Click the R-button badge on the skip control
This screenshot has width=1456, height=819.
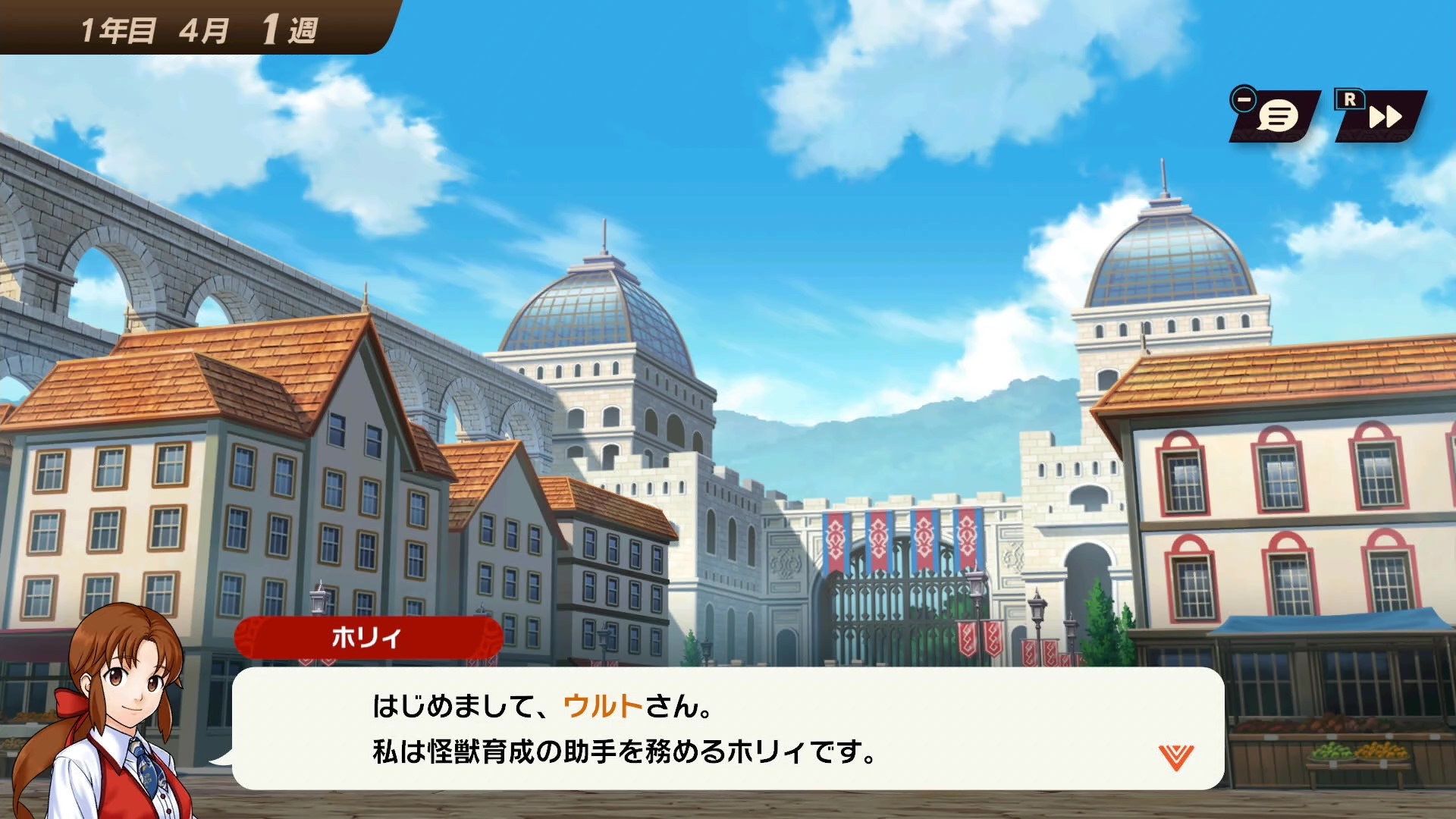click(x=1349, y=99)
